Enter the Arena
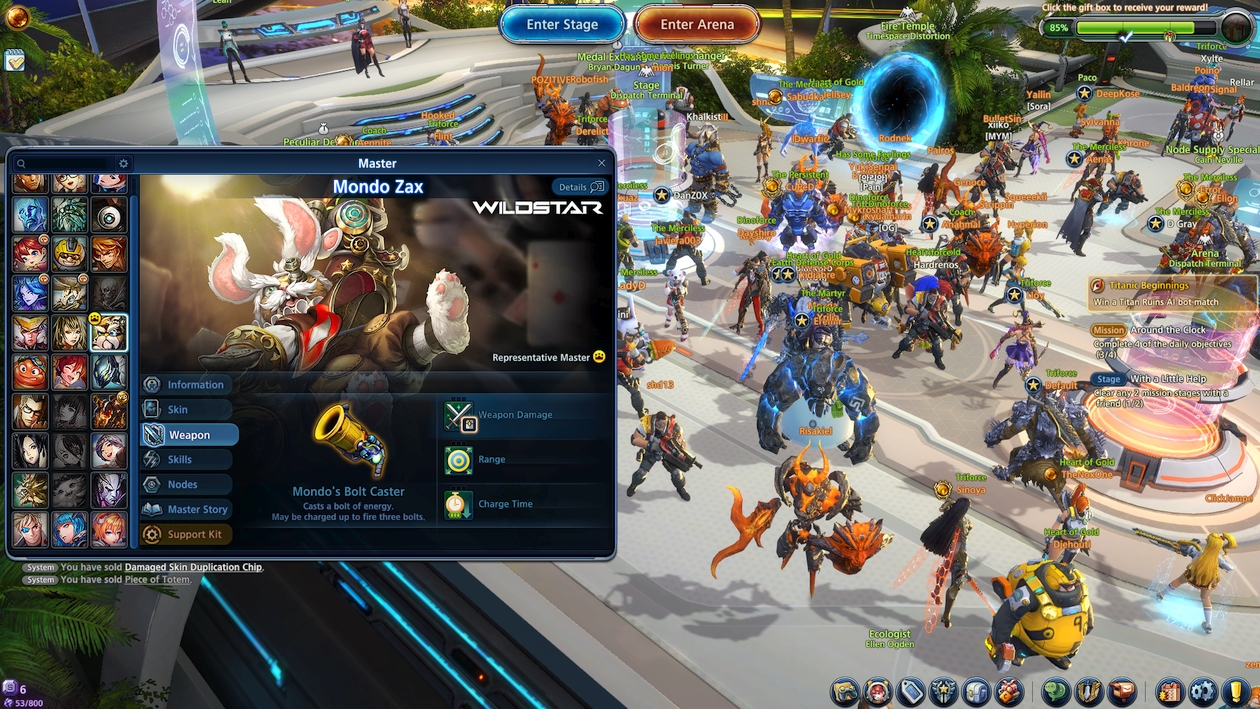1260x709 pixels. click(x=697, y=25)
